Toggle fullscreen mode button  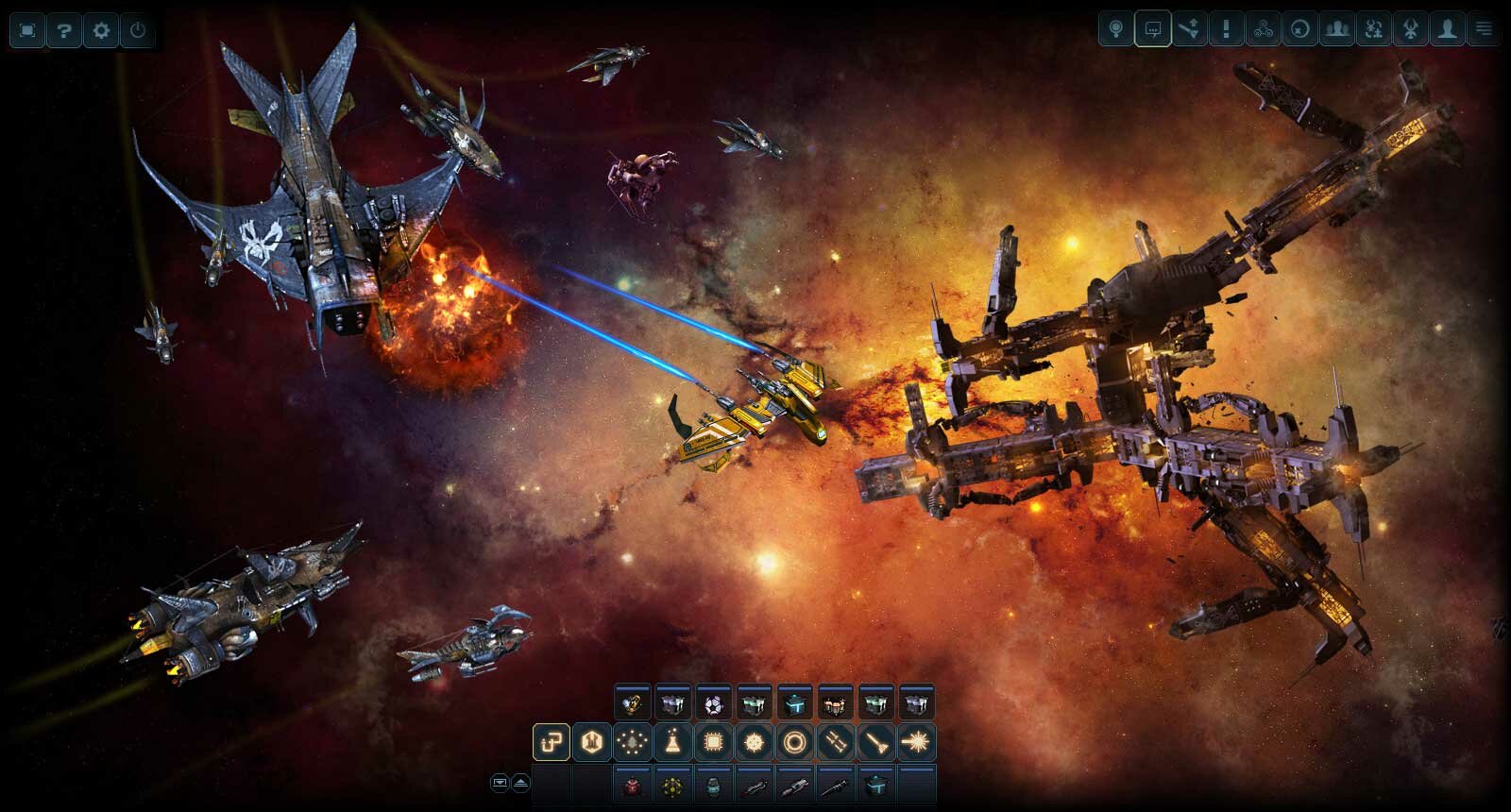coord(27,31)
